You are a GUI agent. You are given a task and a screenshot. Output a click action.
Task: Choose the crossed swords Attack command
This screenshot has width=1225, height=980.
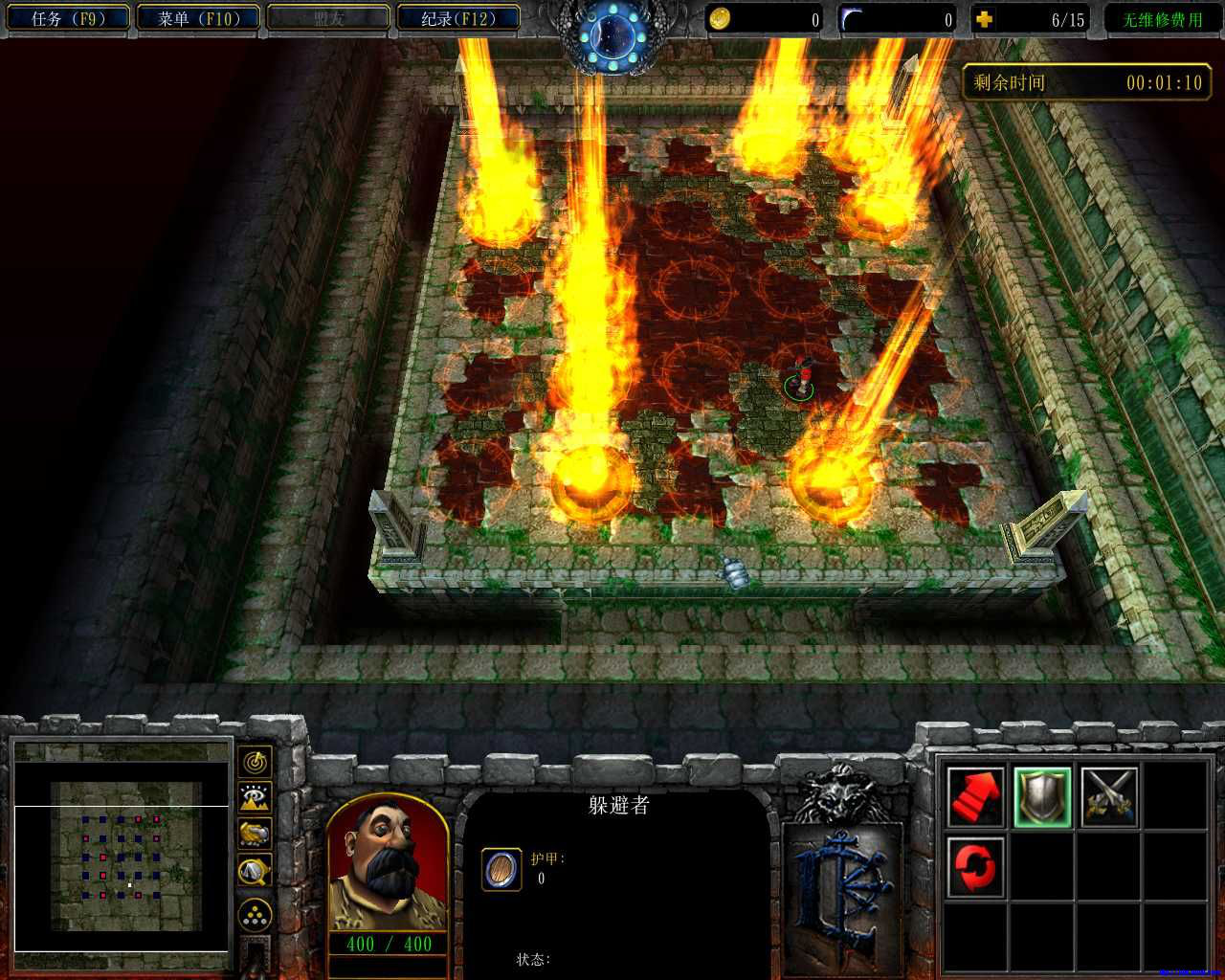(1109, 796)
